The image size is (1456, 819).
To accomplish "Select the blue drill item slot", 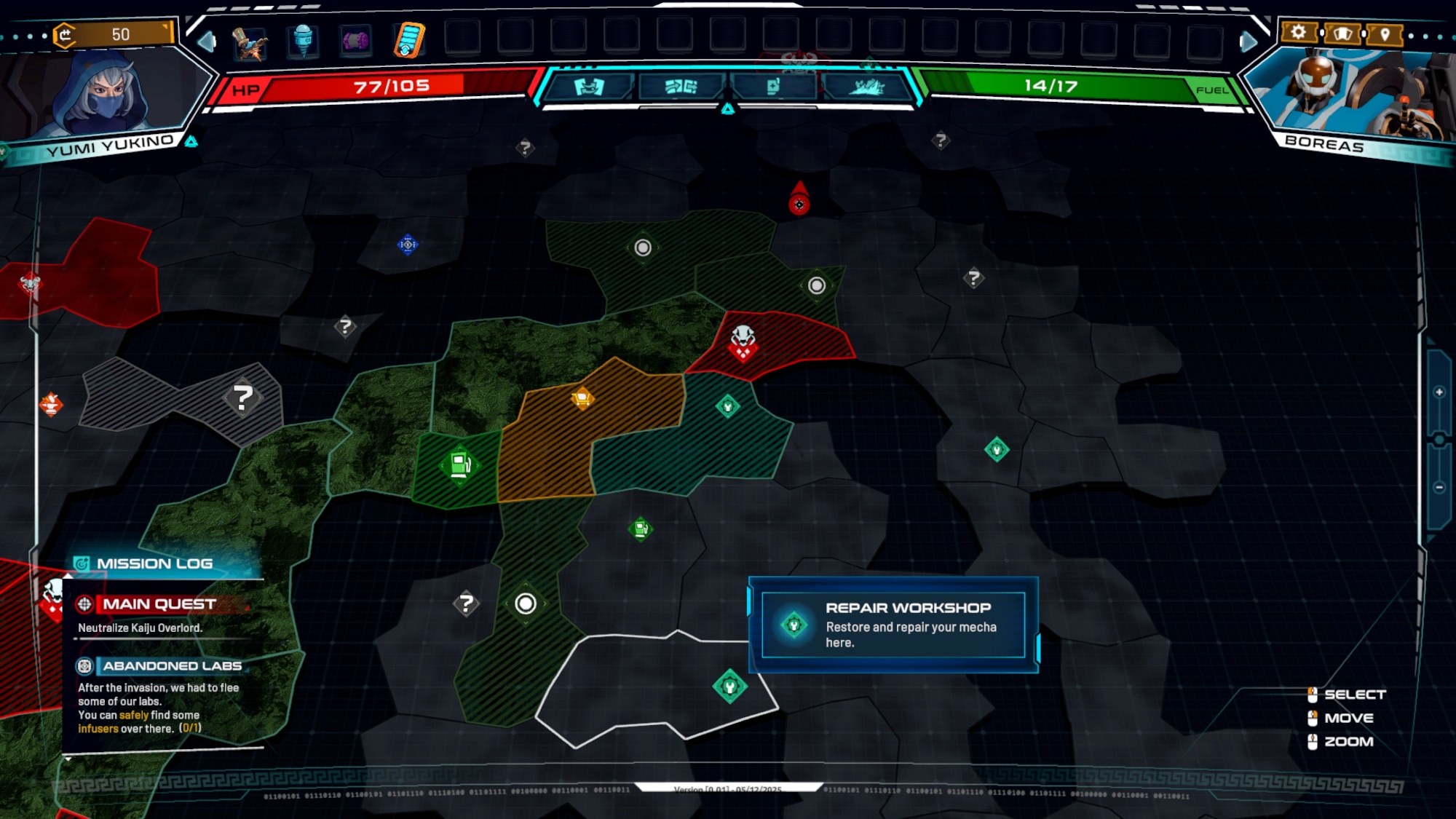I will (x=303, y=41).
